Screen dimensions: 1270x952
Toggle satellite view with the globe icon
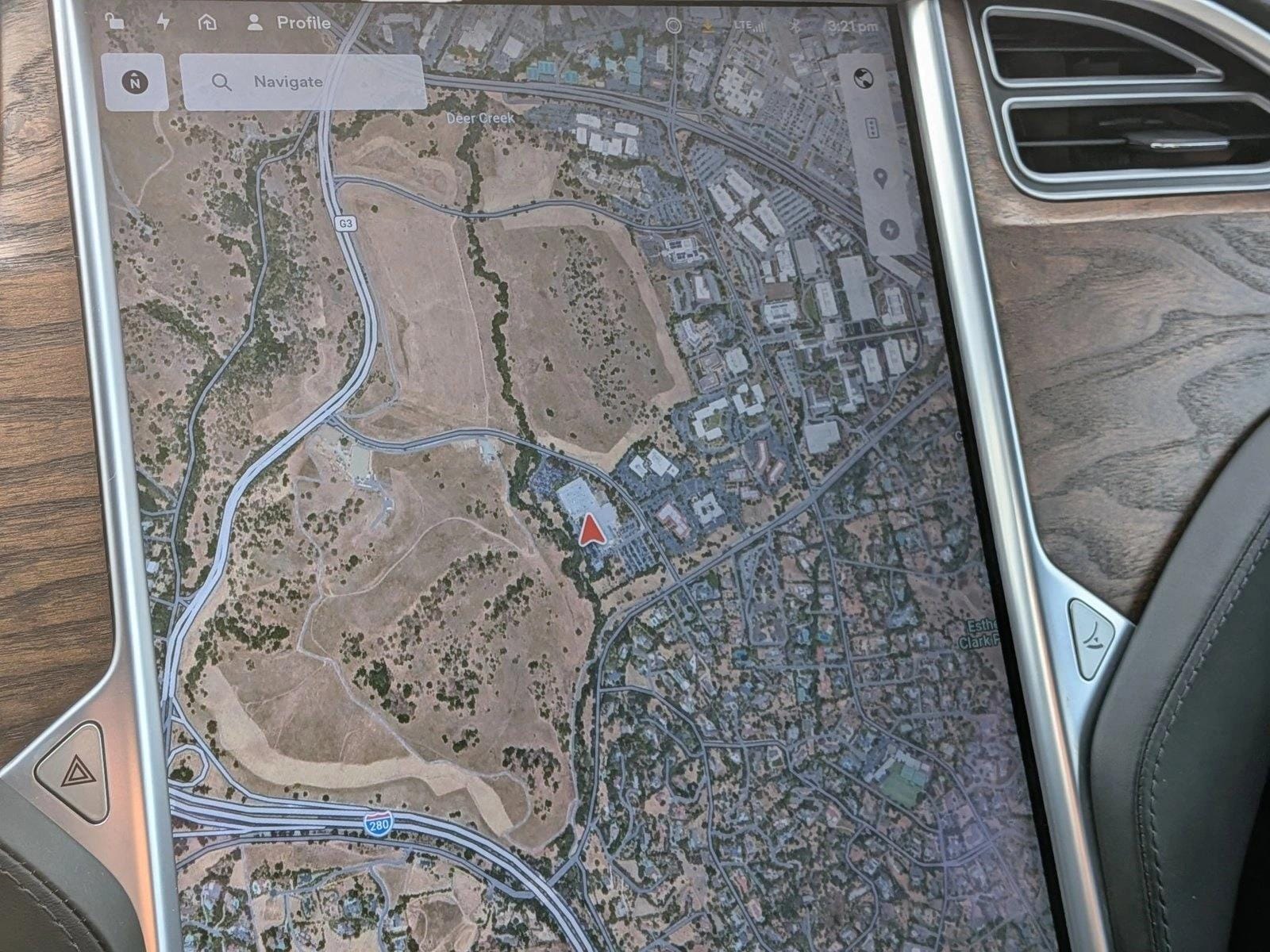pyautogui.click(x=864, y=79)
